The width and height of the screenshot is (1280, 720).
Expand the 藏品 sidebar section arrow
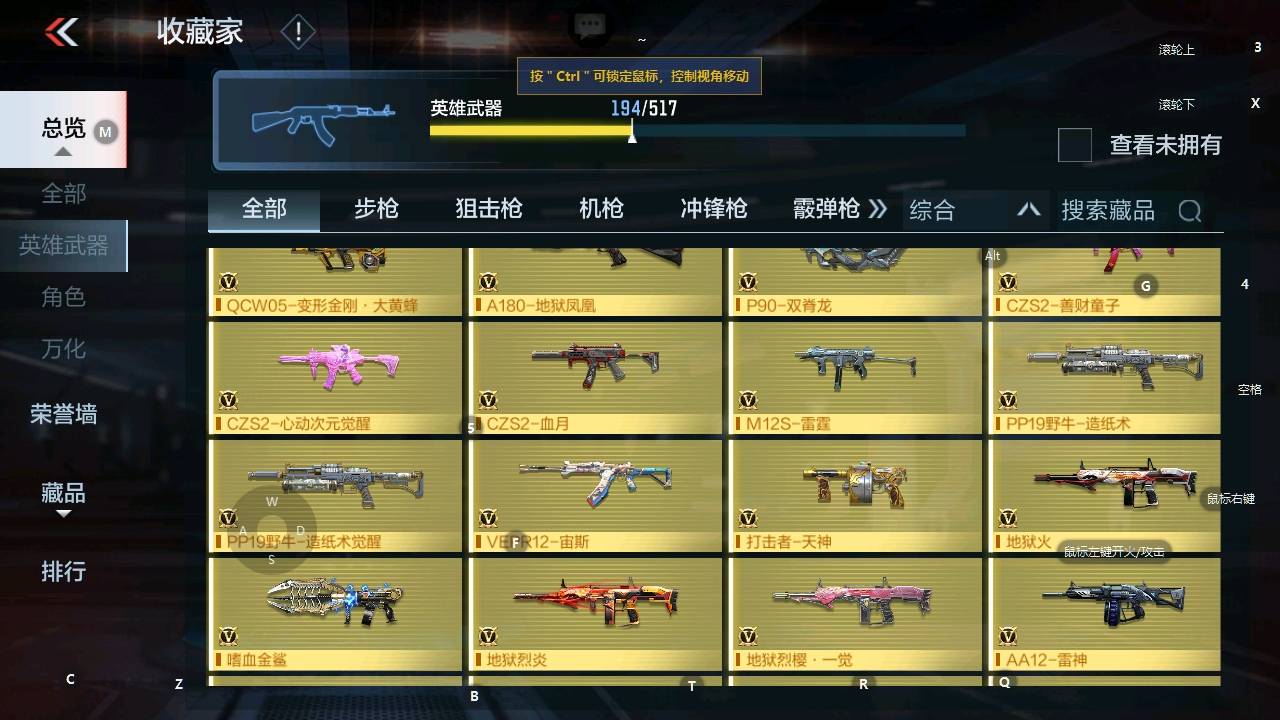(65, 512)
